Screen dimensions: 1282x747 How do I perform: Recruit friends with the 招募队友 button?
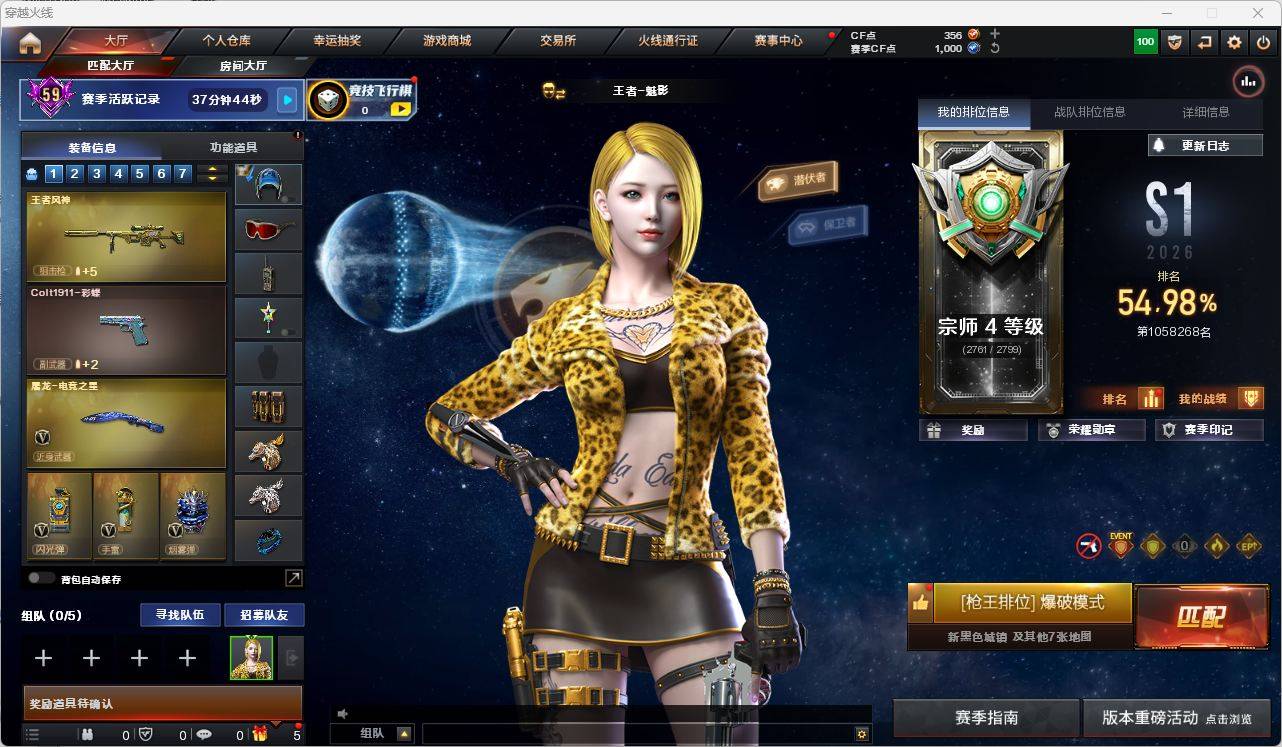(x=263, y=615)
